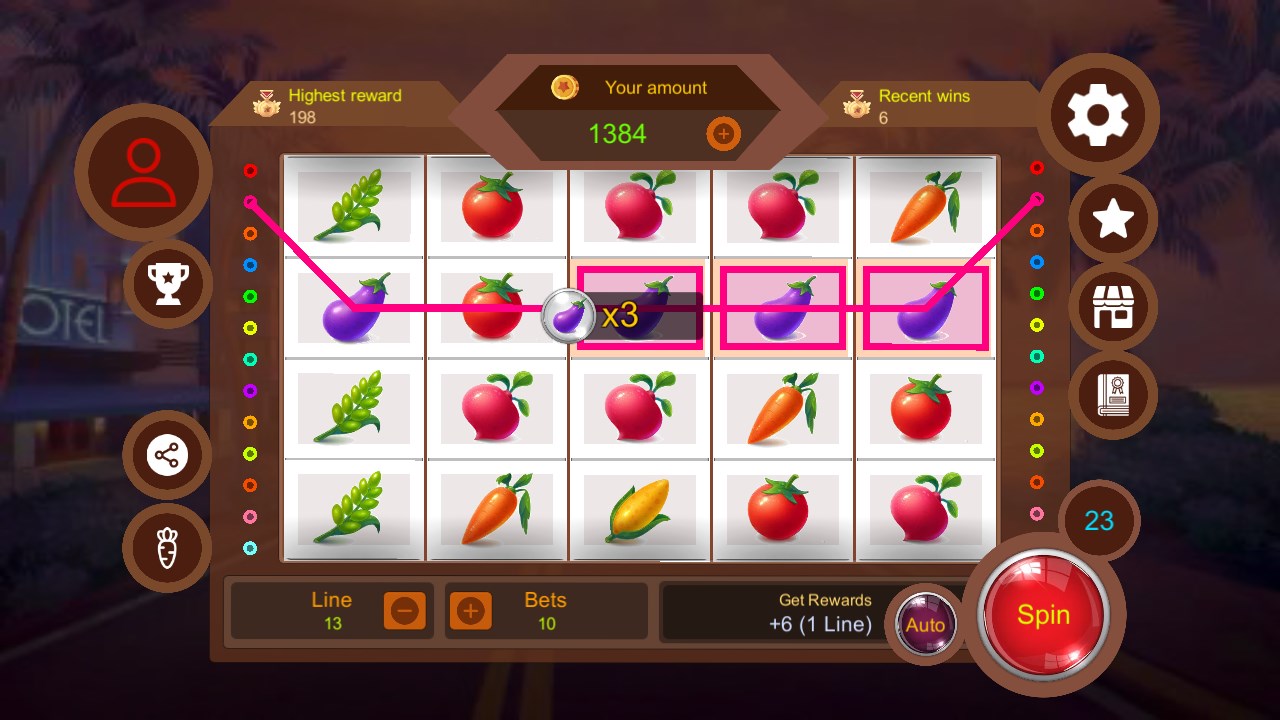1280x720 pixels.
Task: Tap the share button
Action: (167, 456)
